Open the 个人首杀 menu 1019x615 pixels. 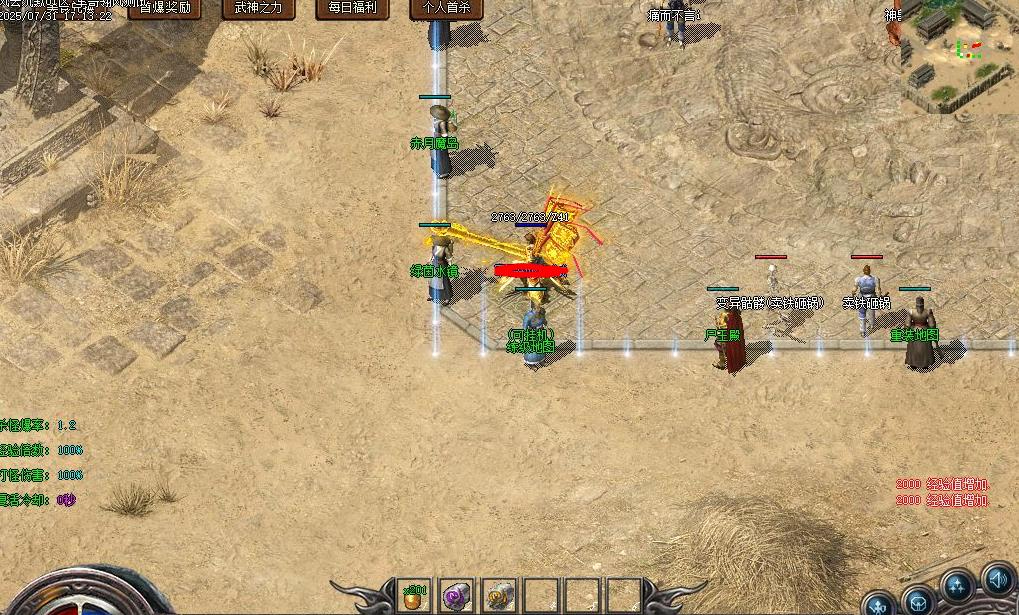tap(446, 8)
